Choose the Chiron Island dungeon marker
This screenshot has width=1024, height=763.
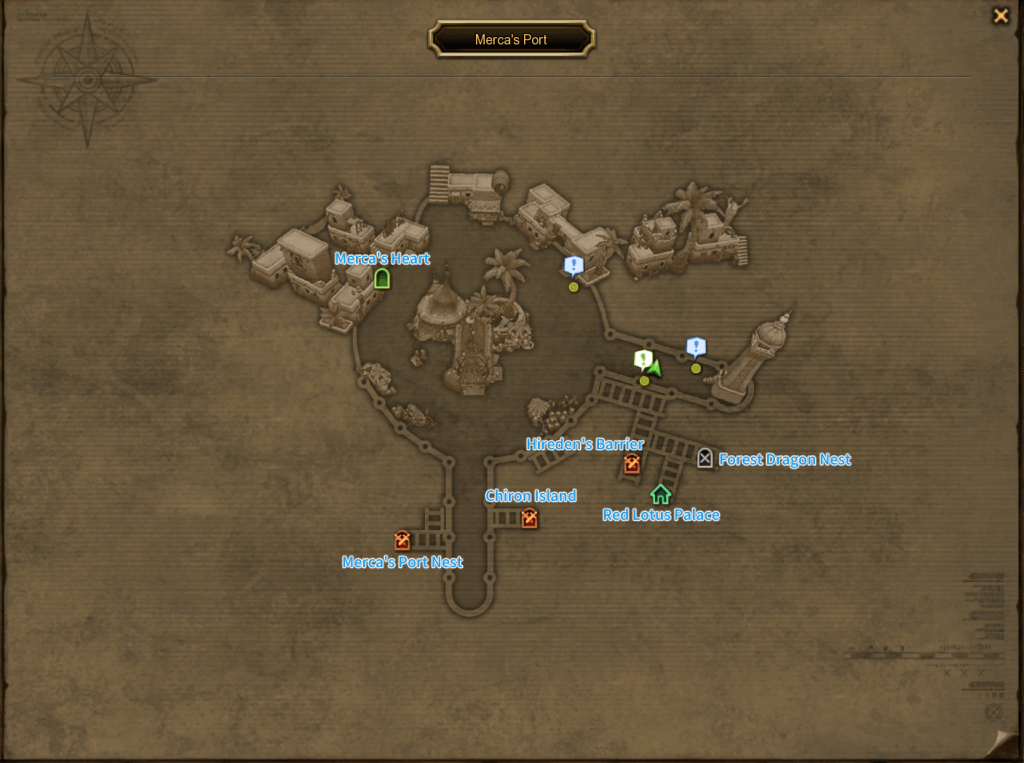[x=529, y=517]
